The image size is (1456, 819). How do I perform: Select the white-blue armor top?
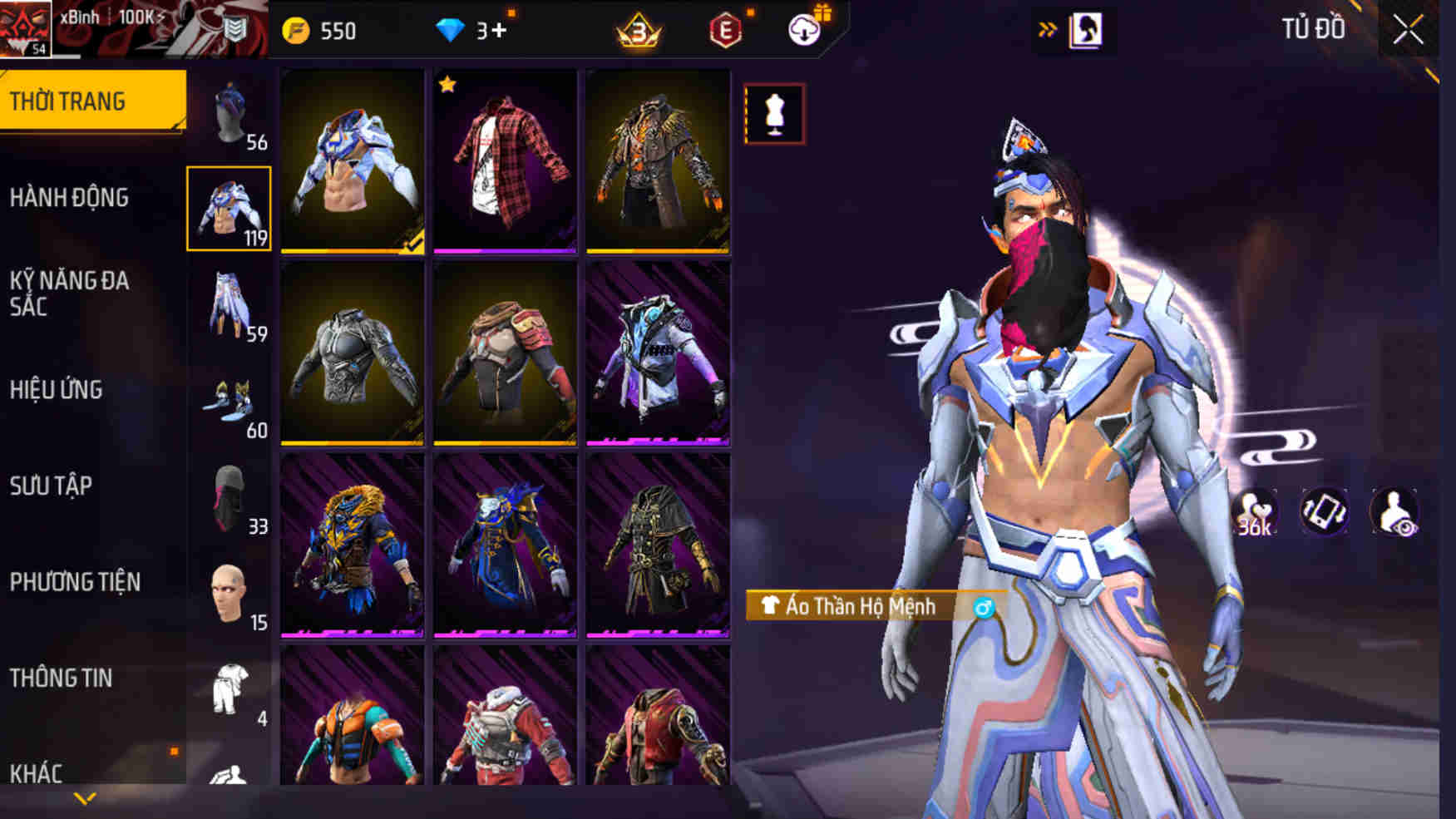coord(353,161)
